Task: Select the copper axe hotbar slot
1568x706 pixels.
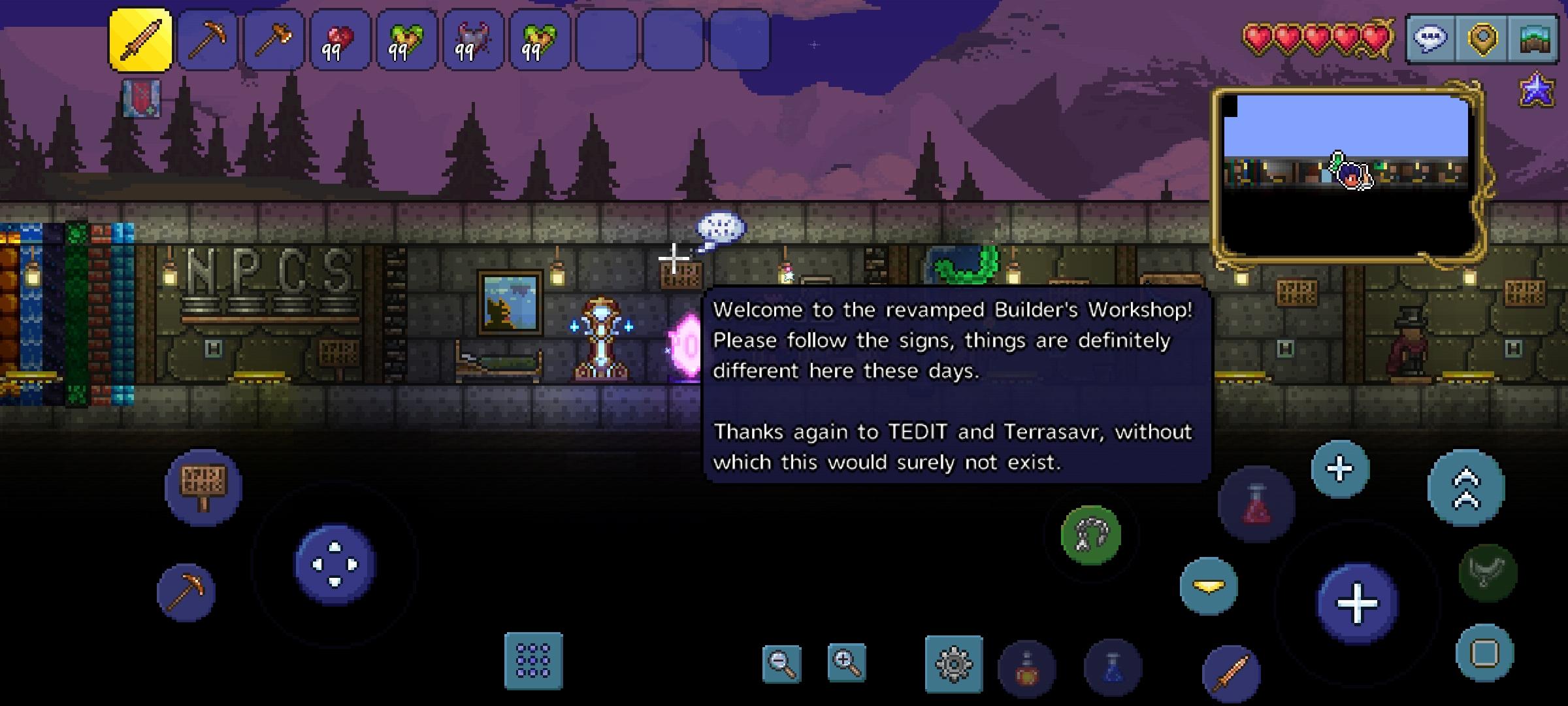Action: (274, 39)
